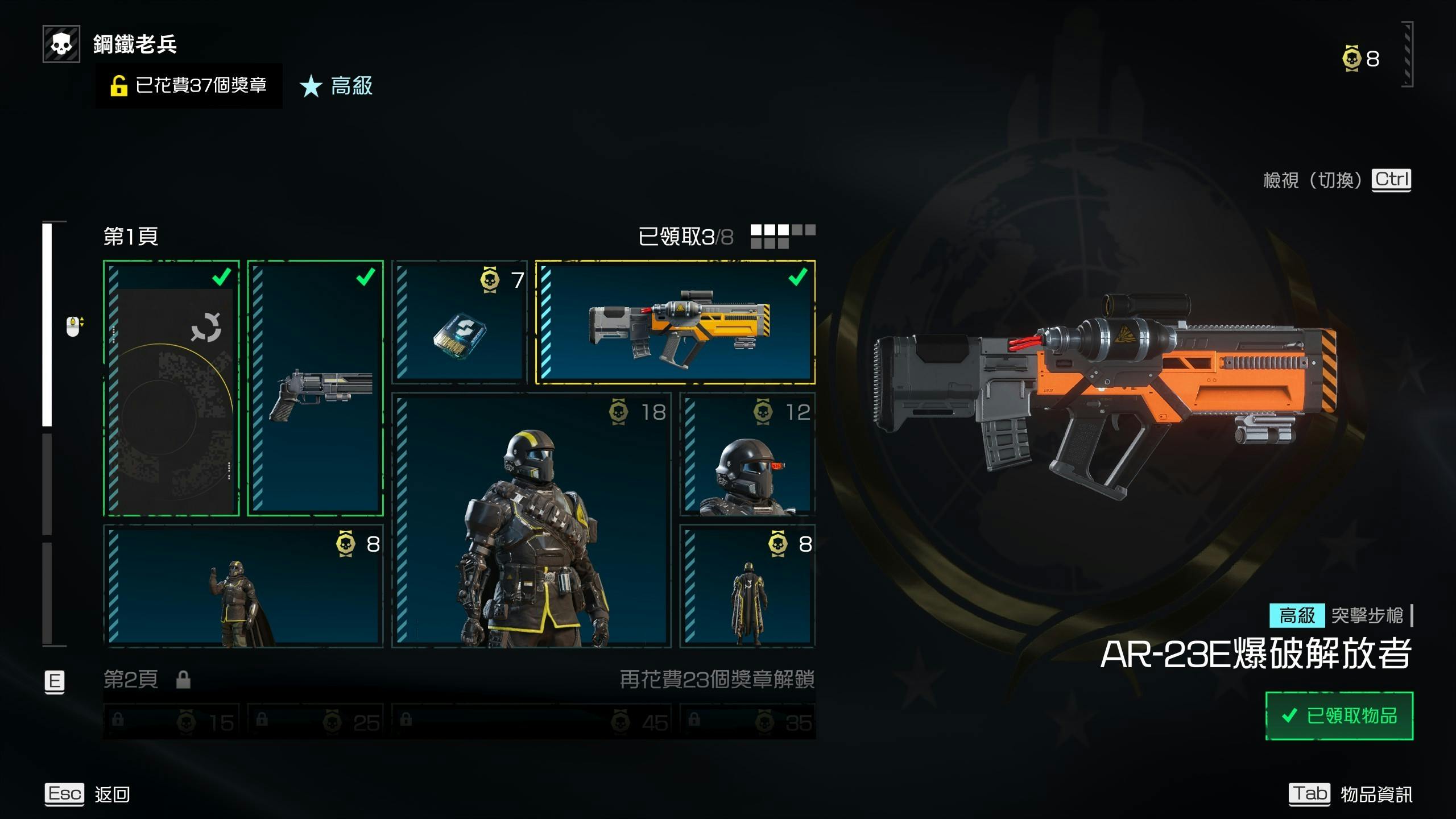Click the Steeled Veterans warbond skull icon
This screenshot has height=819, width=1456.
pyautogui.click(x=61, y=44)
